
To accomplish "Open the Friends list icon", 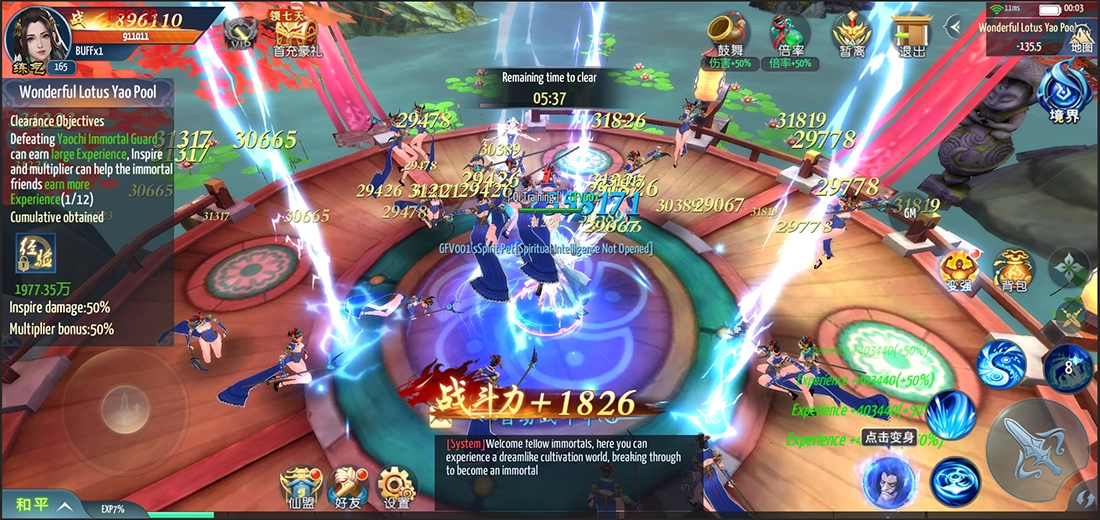I will pyautogui.click(x=347, y=487).
